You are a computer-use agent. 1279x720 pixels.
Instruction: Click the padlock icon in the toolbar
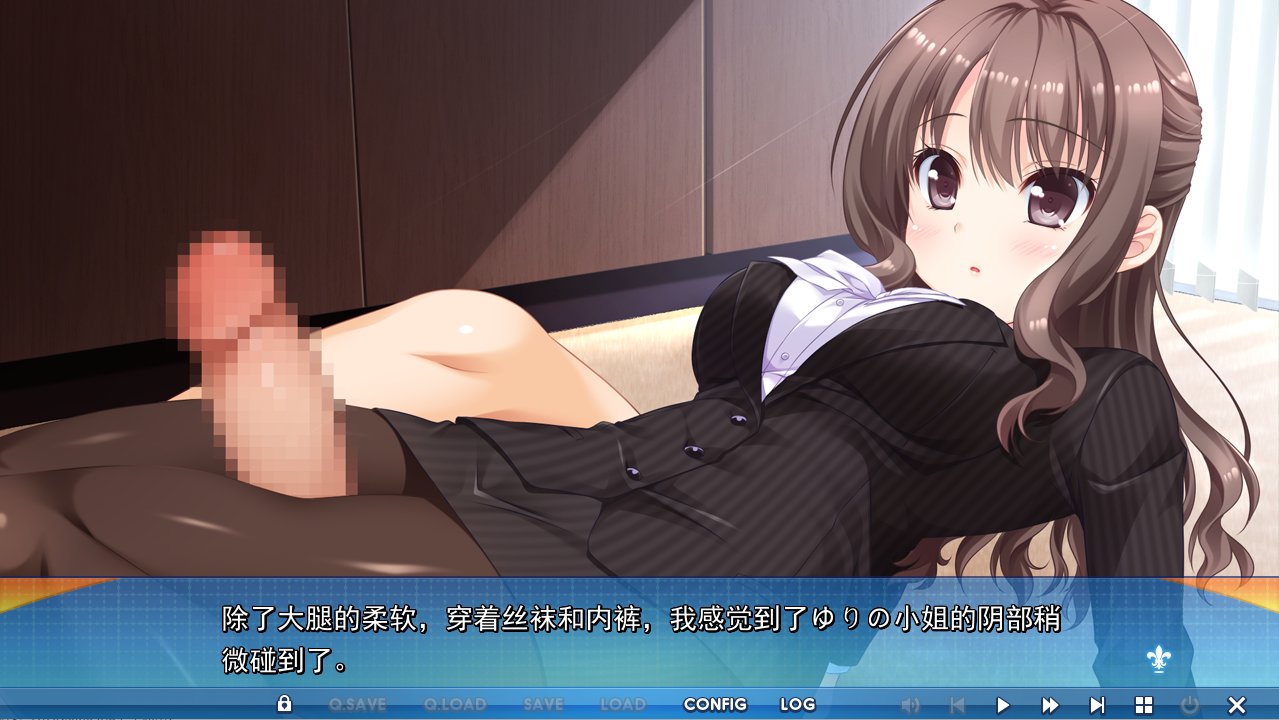(x=284, y=704)
